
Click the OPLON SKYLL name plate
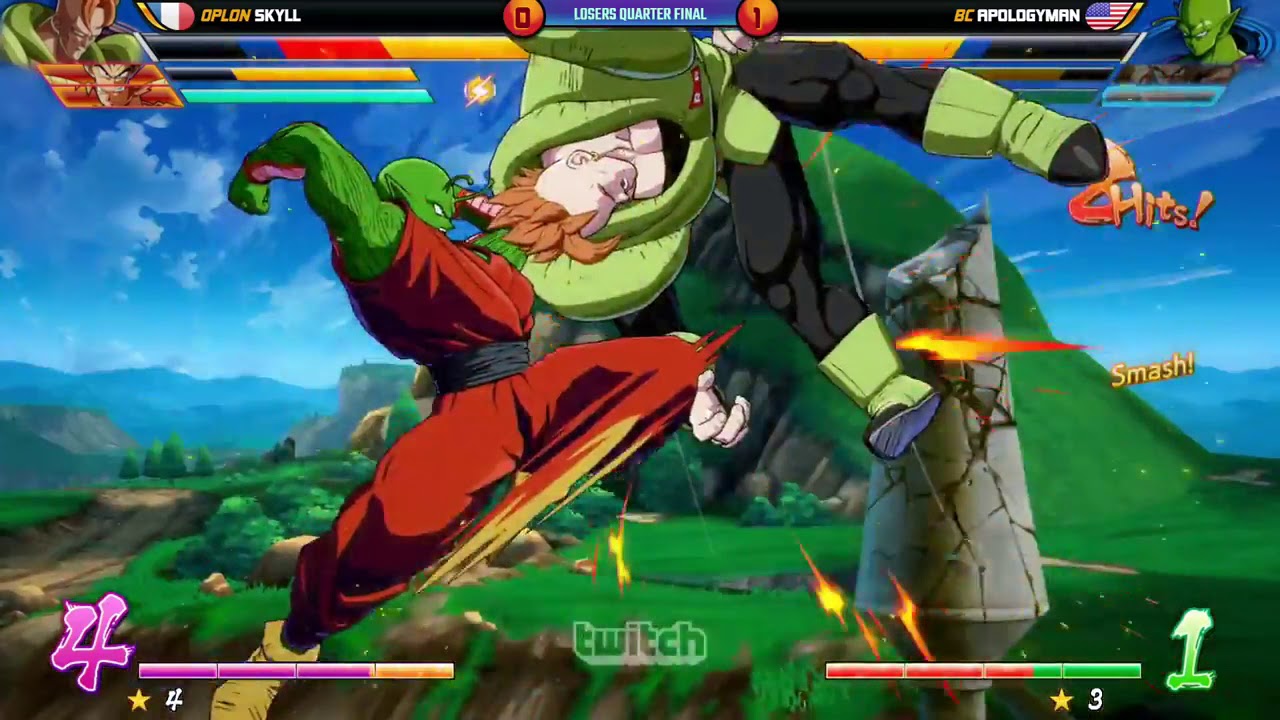[250, 14]
